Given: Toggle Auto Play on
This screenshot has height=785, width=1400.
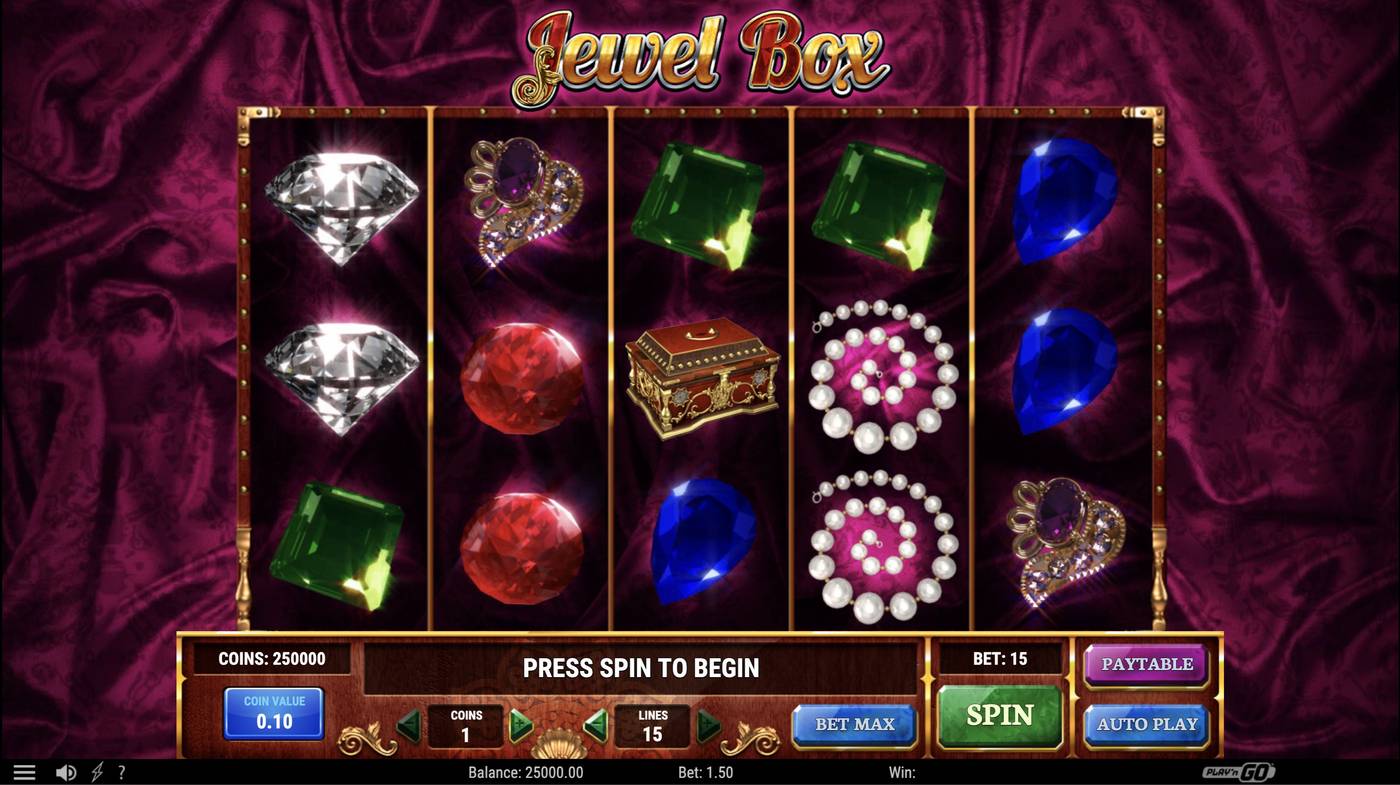Looking at the screenshot, I should coord(1146,723).
